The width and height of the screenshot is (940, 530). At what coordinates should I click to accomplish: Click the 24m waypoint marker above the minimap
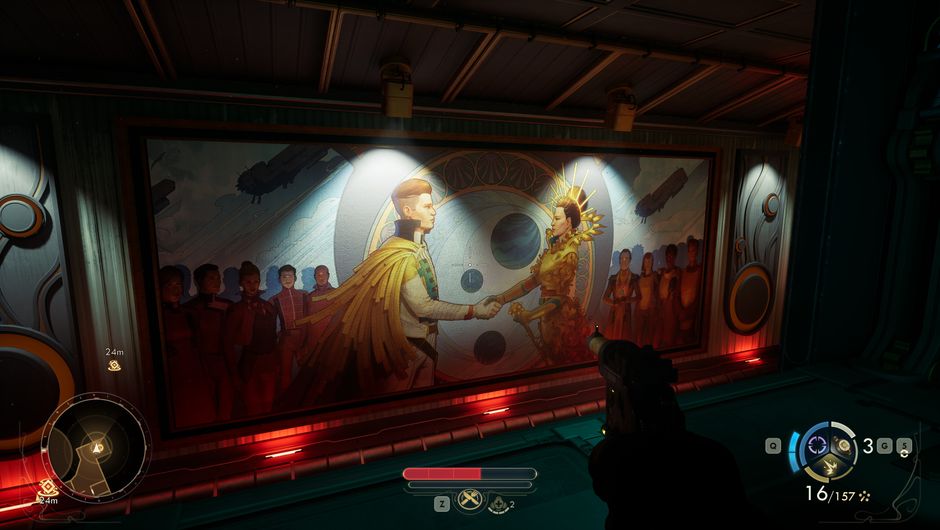(x=115, y=365)
